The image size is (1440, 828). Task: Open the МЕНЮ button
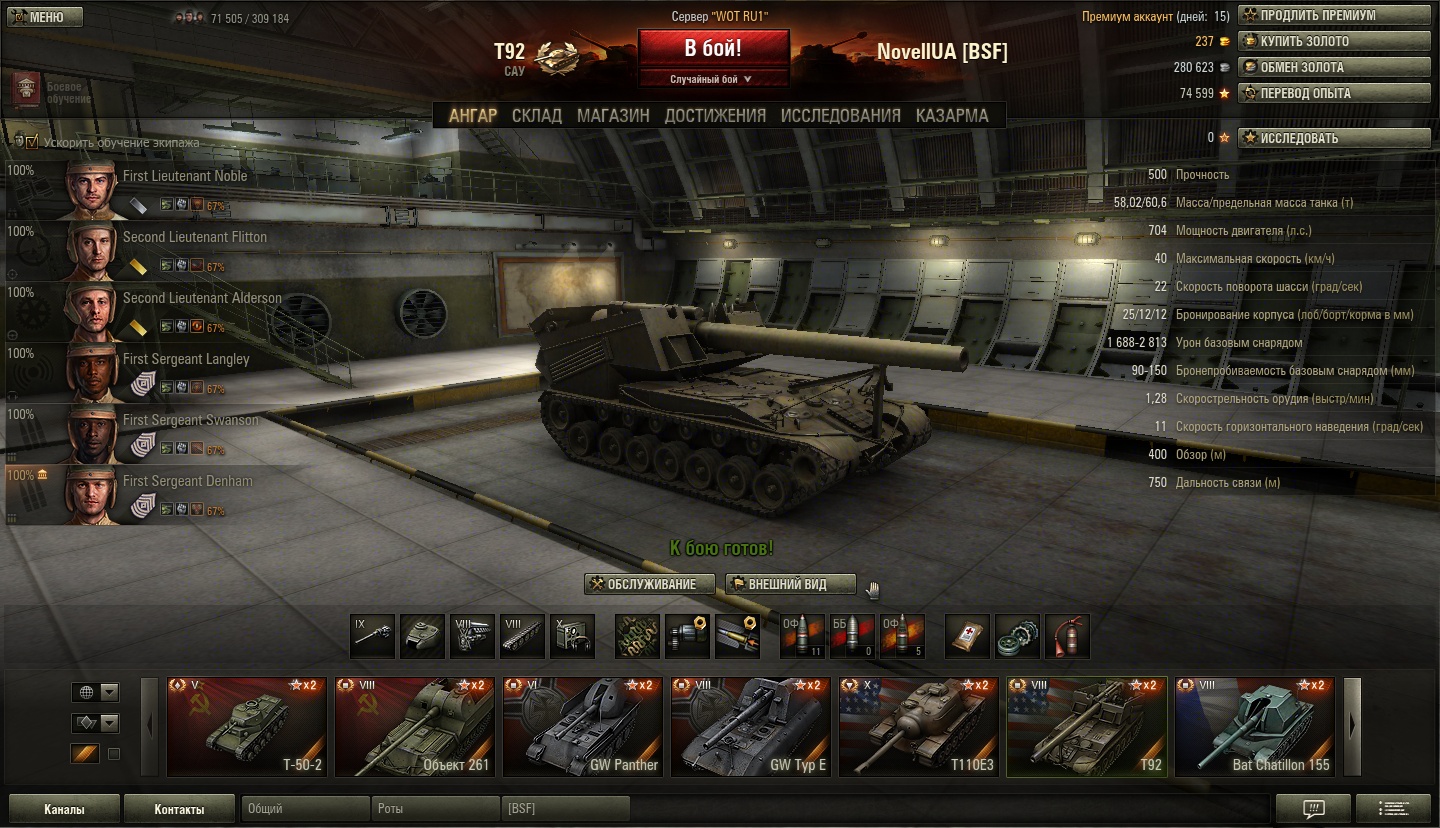(42, 17)
